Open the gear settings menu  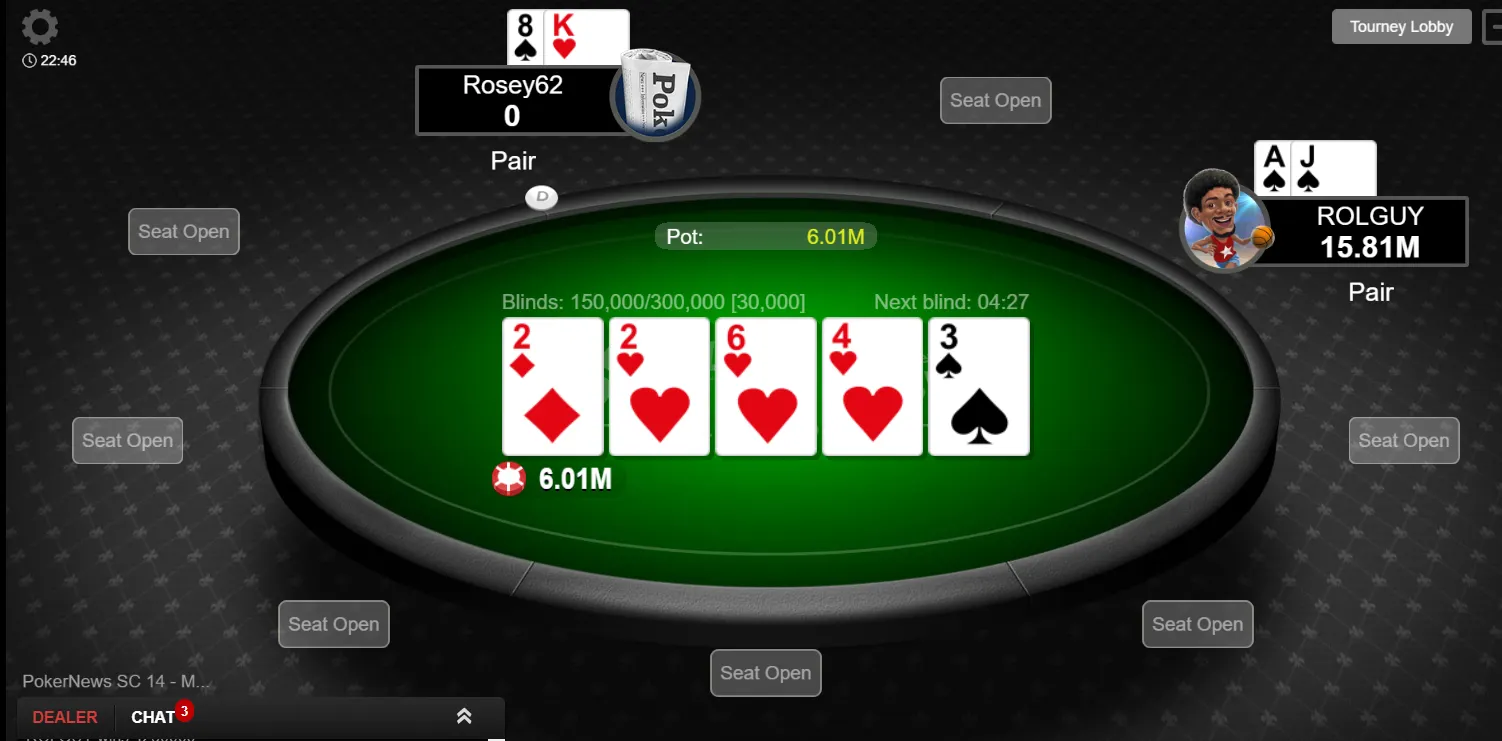tap(39, 27)
